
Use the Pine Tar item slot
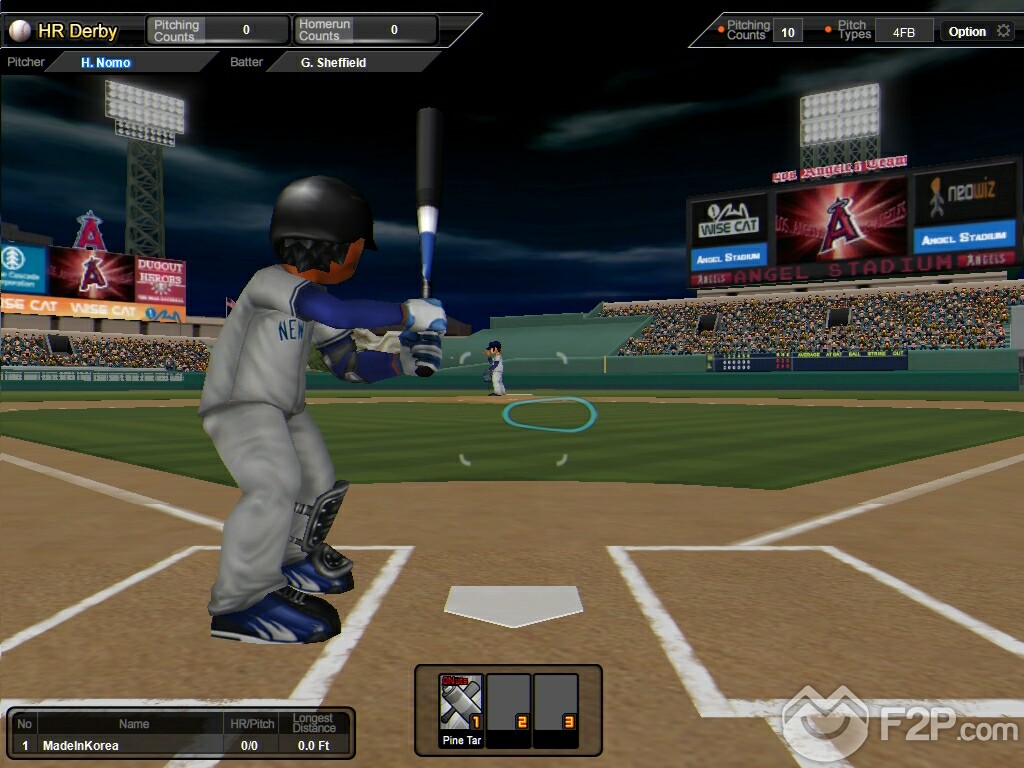coord(461,709)
